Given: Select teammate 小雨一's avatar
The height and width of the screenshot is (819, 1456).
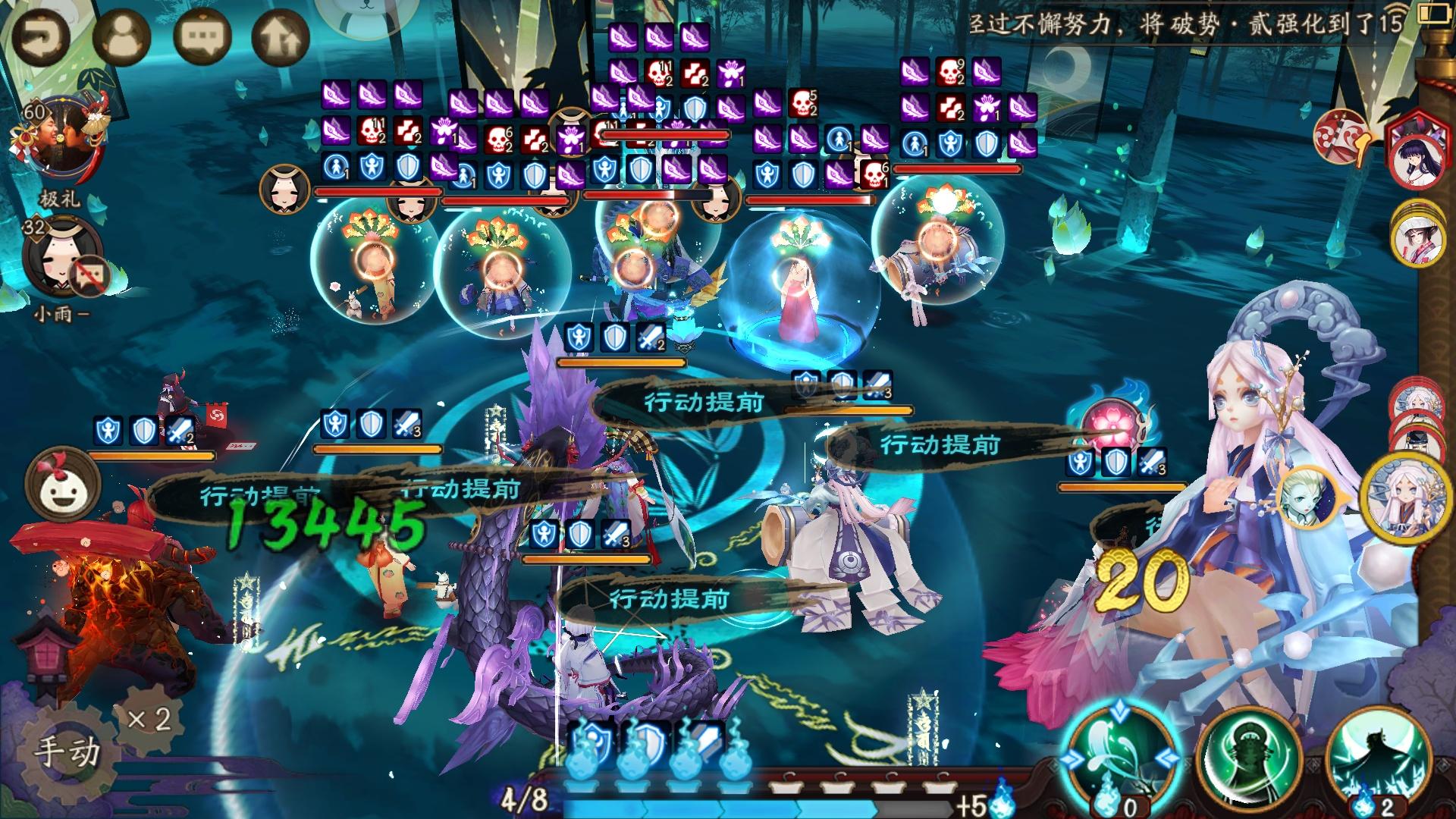Looking at the screenshot, I should click(x=62, y=256).
